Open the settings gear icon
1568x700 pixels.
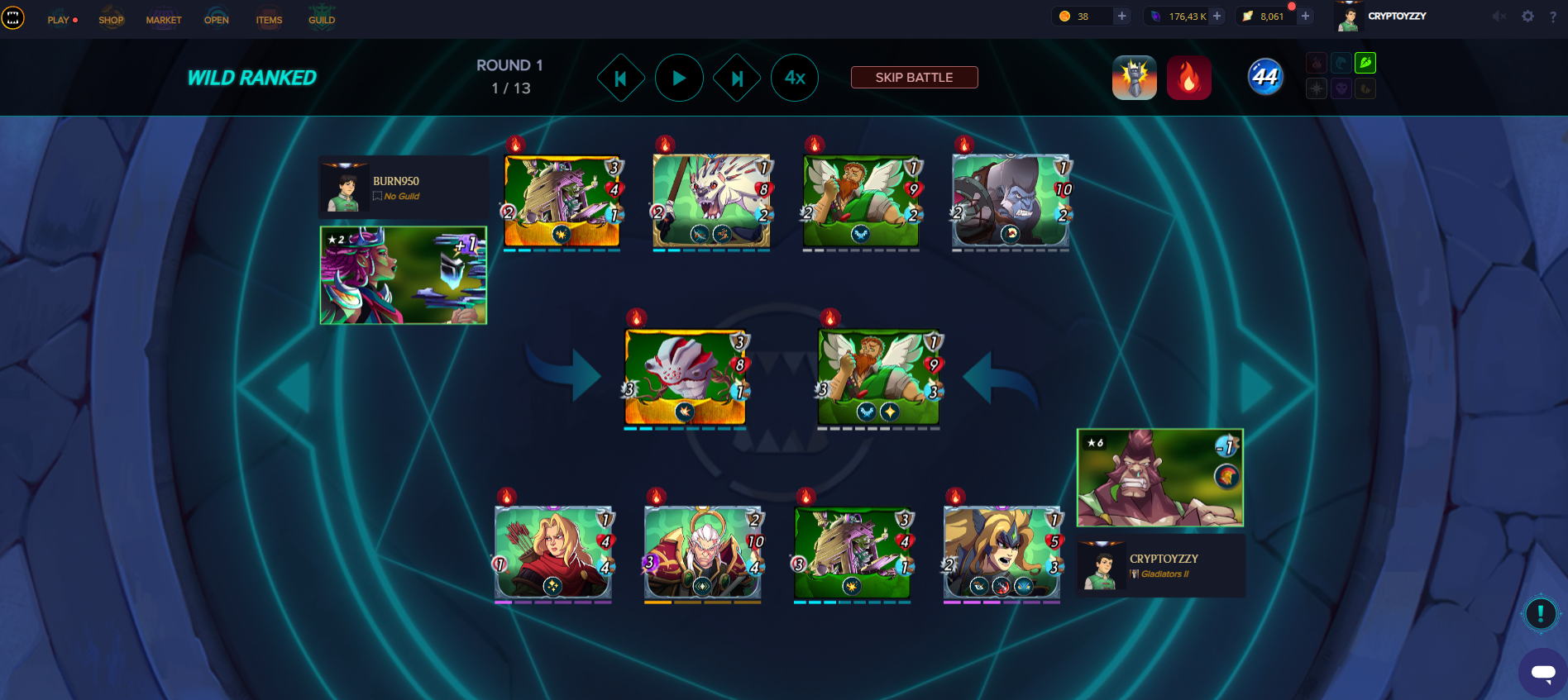click(1527, 17)
